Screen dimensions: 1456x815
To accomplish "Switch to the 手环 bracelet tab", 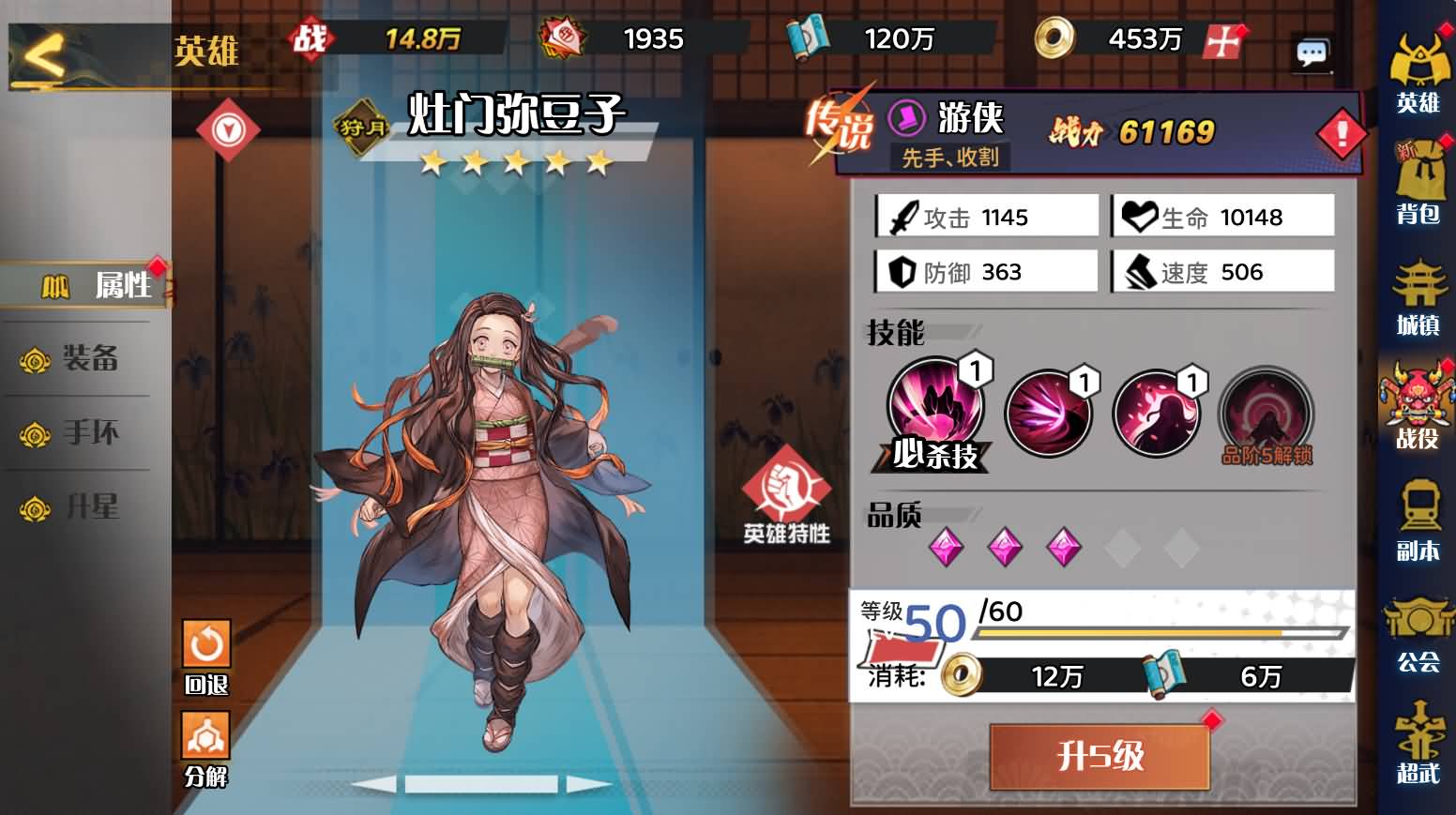I will [x=88, y=432].
